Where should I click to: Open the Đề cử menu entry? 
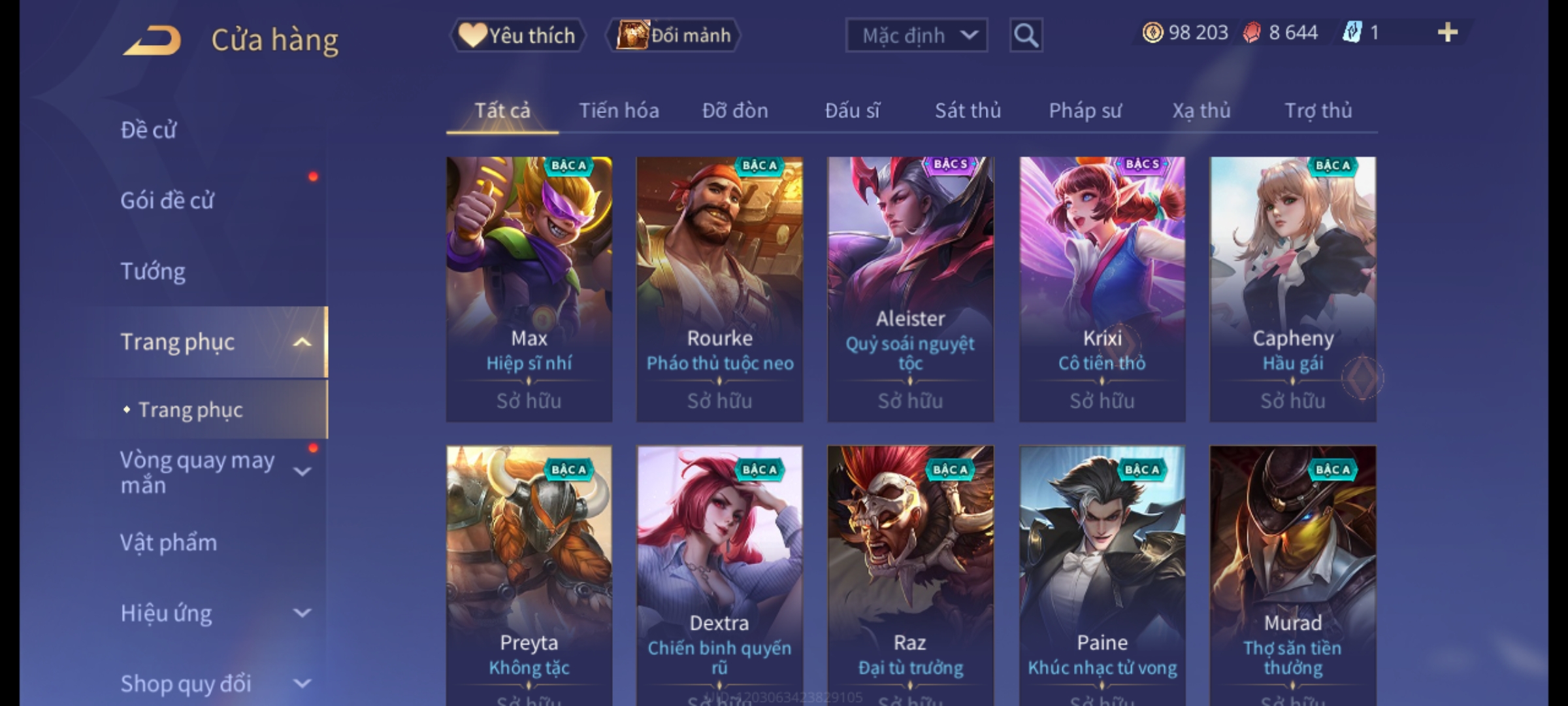pyautogui.click(x=149, y=130)
